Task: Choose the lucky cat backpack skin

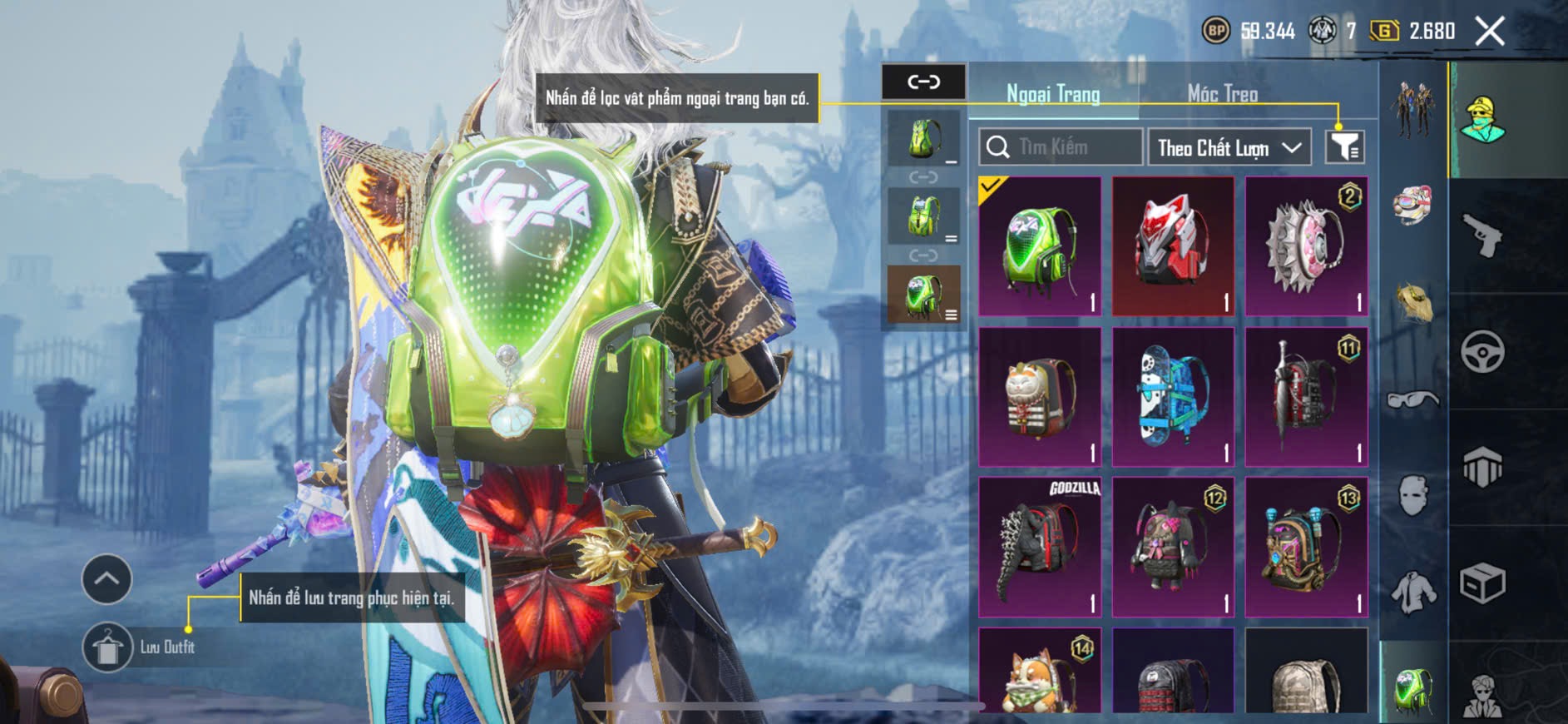Action: [x=1040, y=397]
